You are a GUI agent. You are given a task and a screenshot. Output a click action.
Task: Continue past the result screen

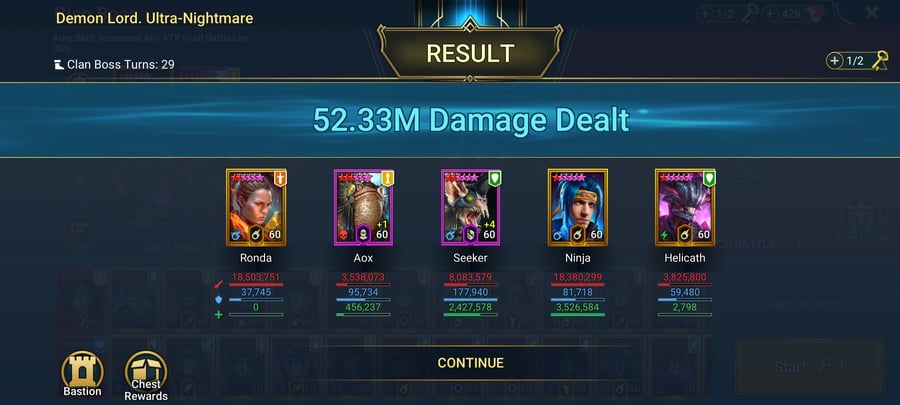click(x=470, y=363)
